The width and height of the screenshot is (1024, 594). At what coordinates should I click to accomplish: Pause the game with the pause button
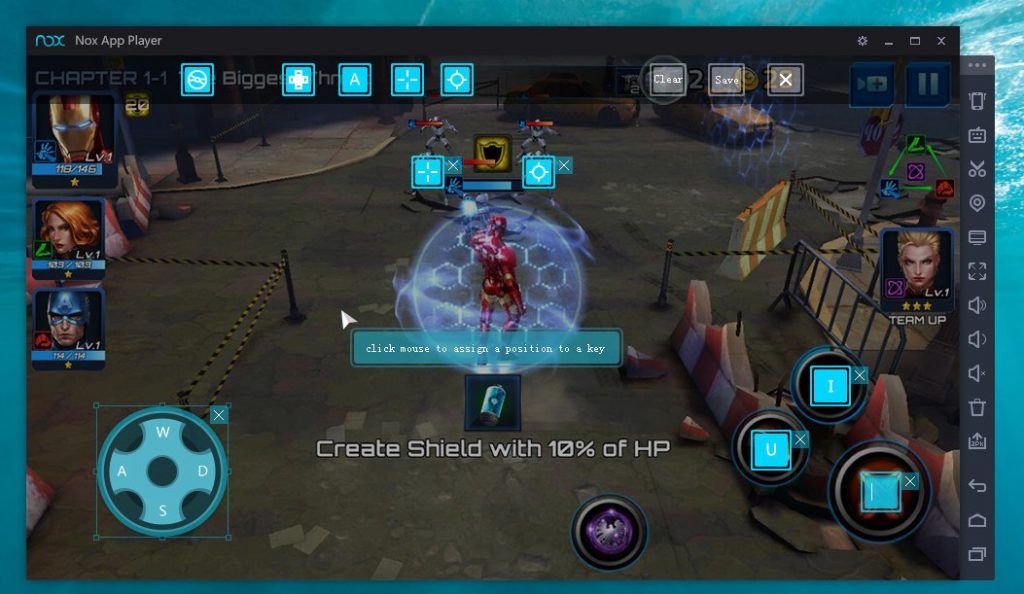coord(927,85)
